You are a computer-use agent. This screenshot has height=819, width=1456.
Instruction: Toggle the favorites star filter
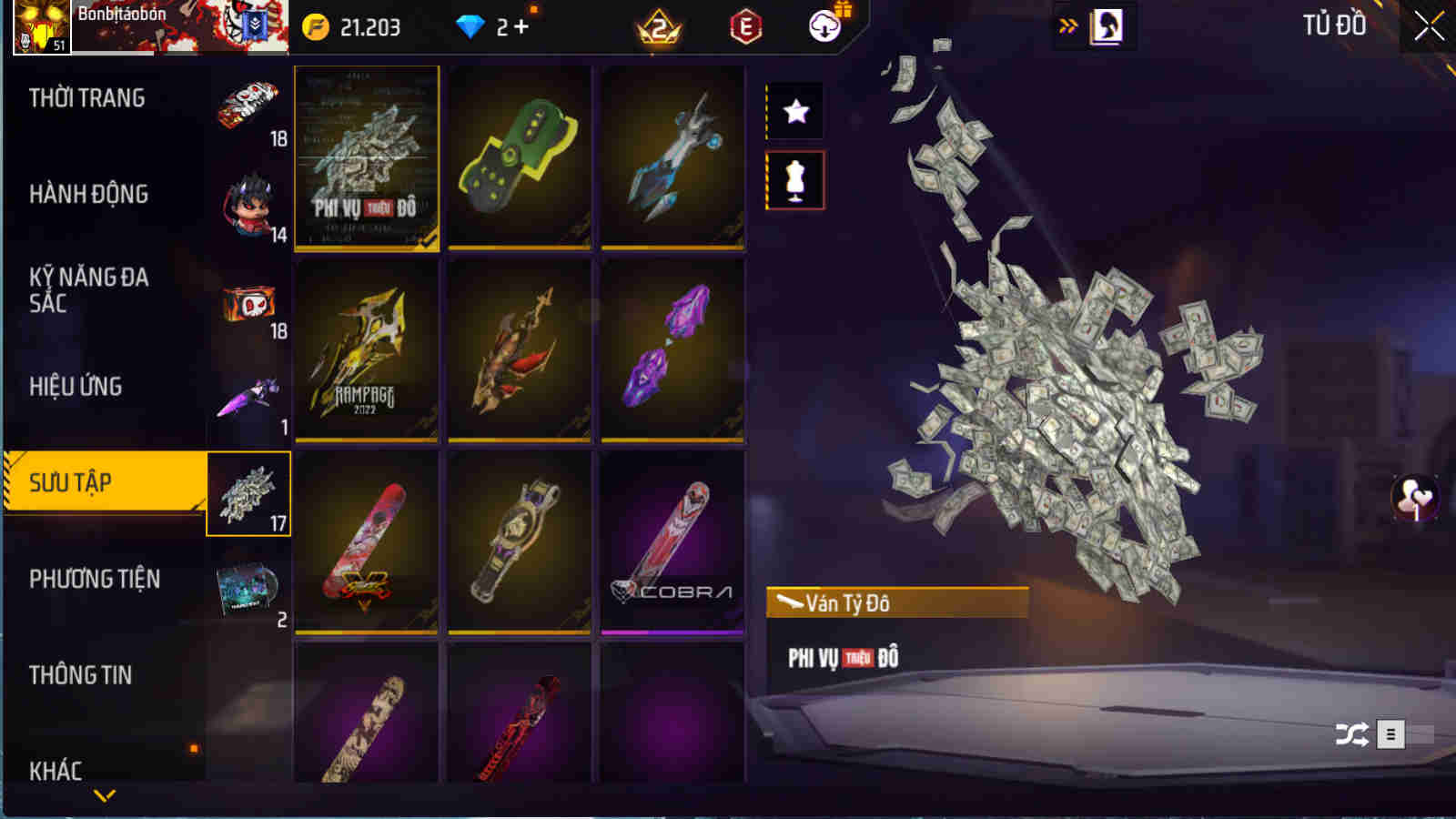coord(794,112)
